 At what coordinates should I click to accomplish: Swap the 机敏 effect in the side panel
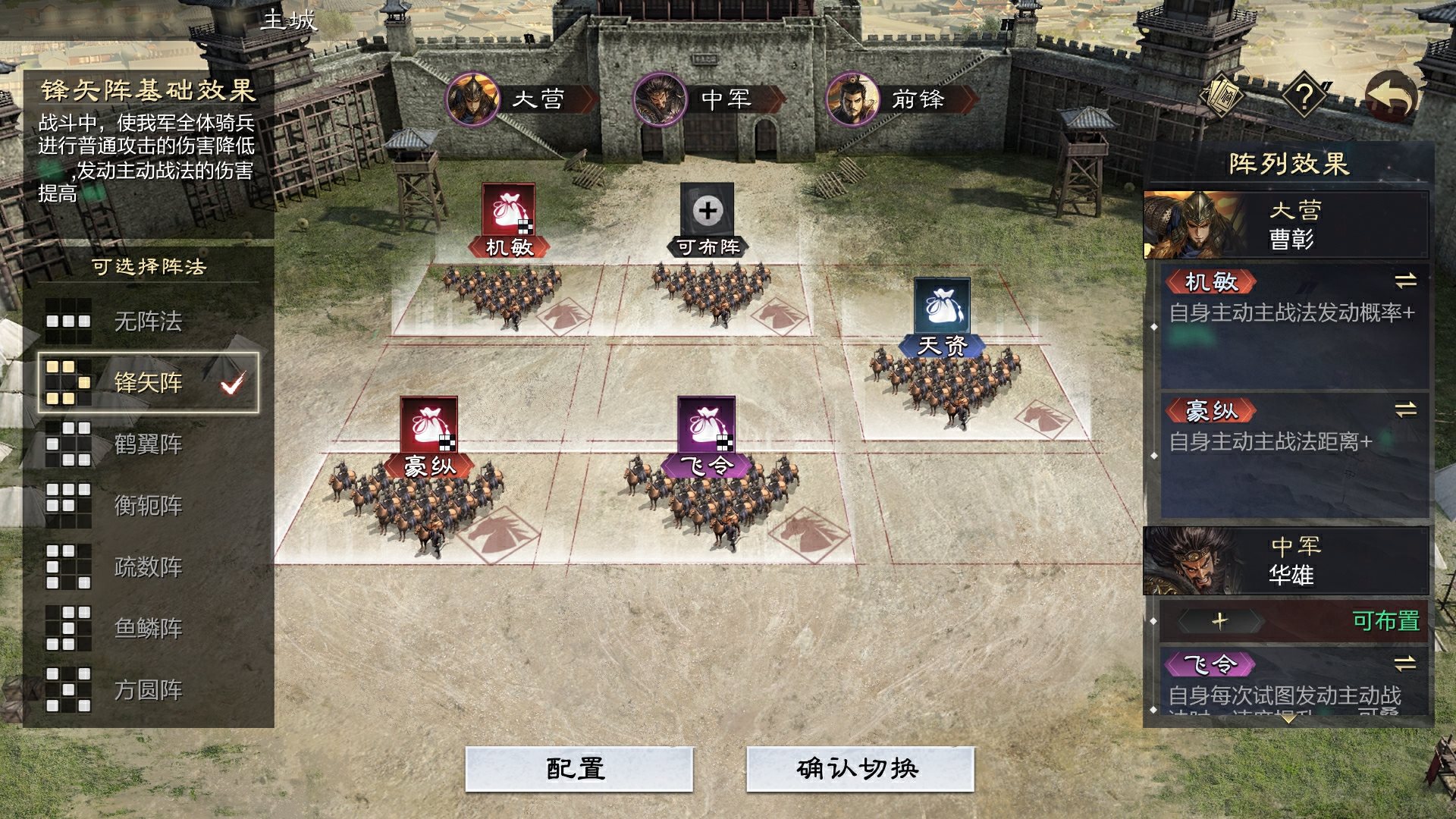click(x=1405, y=281)
